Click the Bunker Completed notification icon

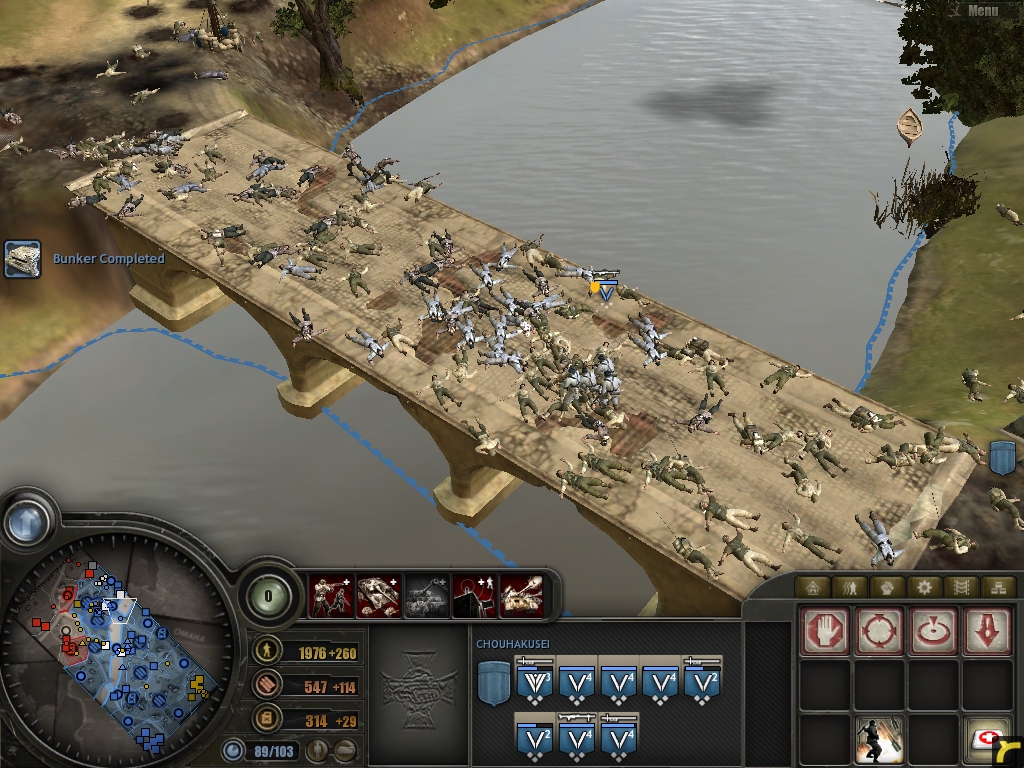[22, 259]
